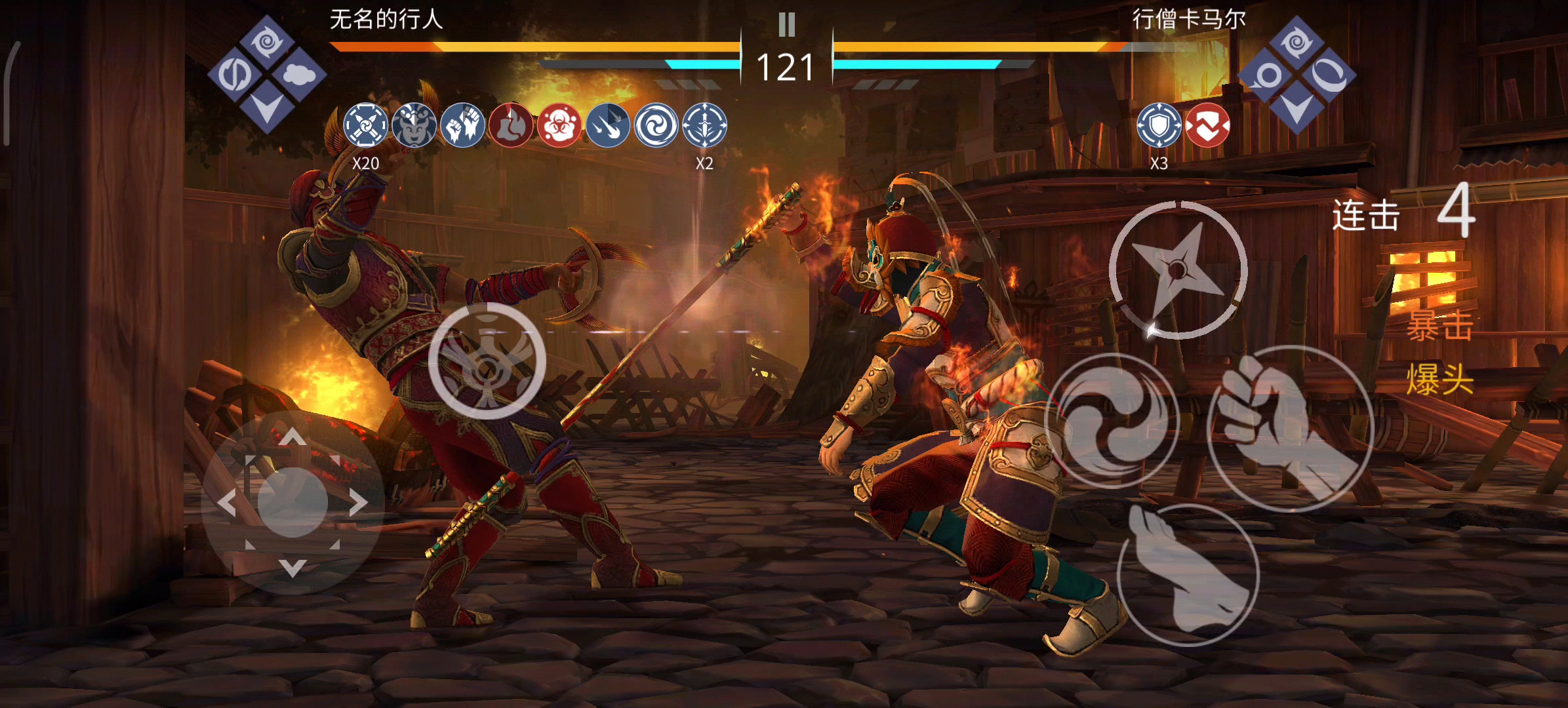1568x708 pixels.
Task: Jump with the joystick up arrow
Action: [292, 437]
